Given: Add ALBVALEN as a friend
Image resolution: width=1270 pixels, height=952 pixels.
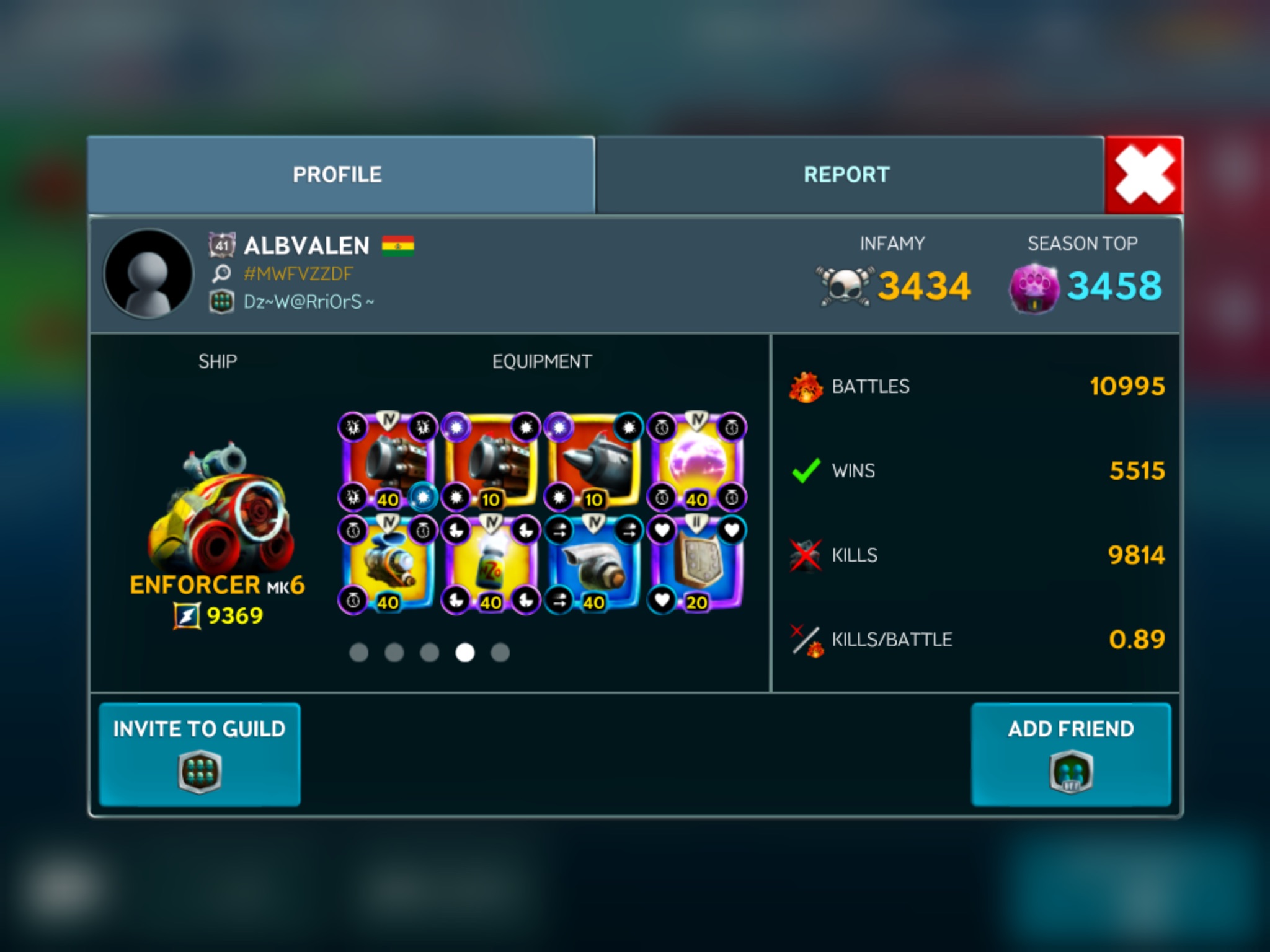Looking at the screenshot, I should click(x=1071, y=754).
